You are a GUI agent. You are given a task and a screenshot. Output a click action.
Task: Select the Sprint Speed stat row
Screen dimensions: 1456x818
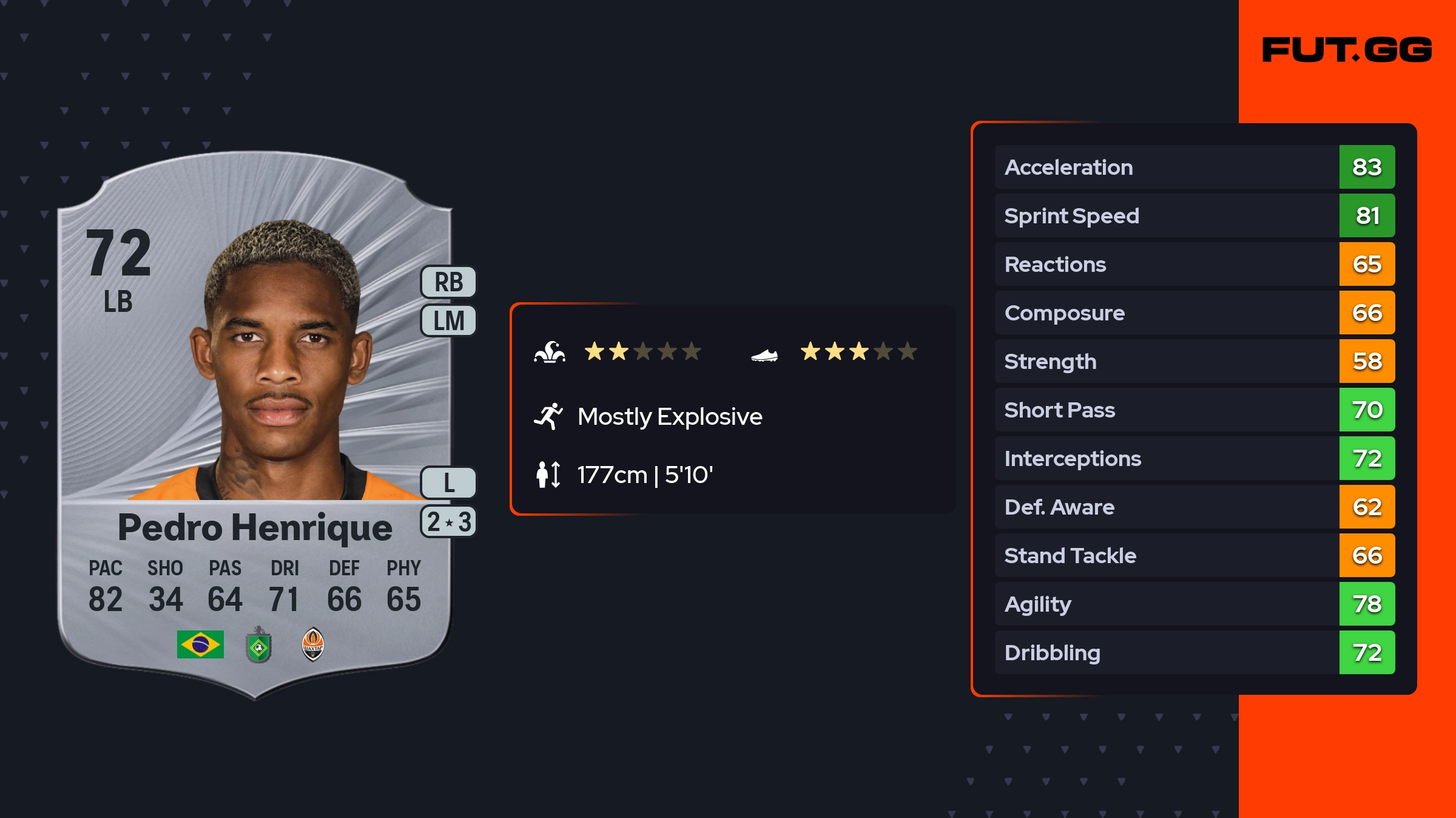click(1194, 215)
